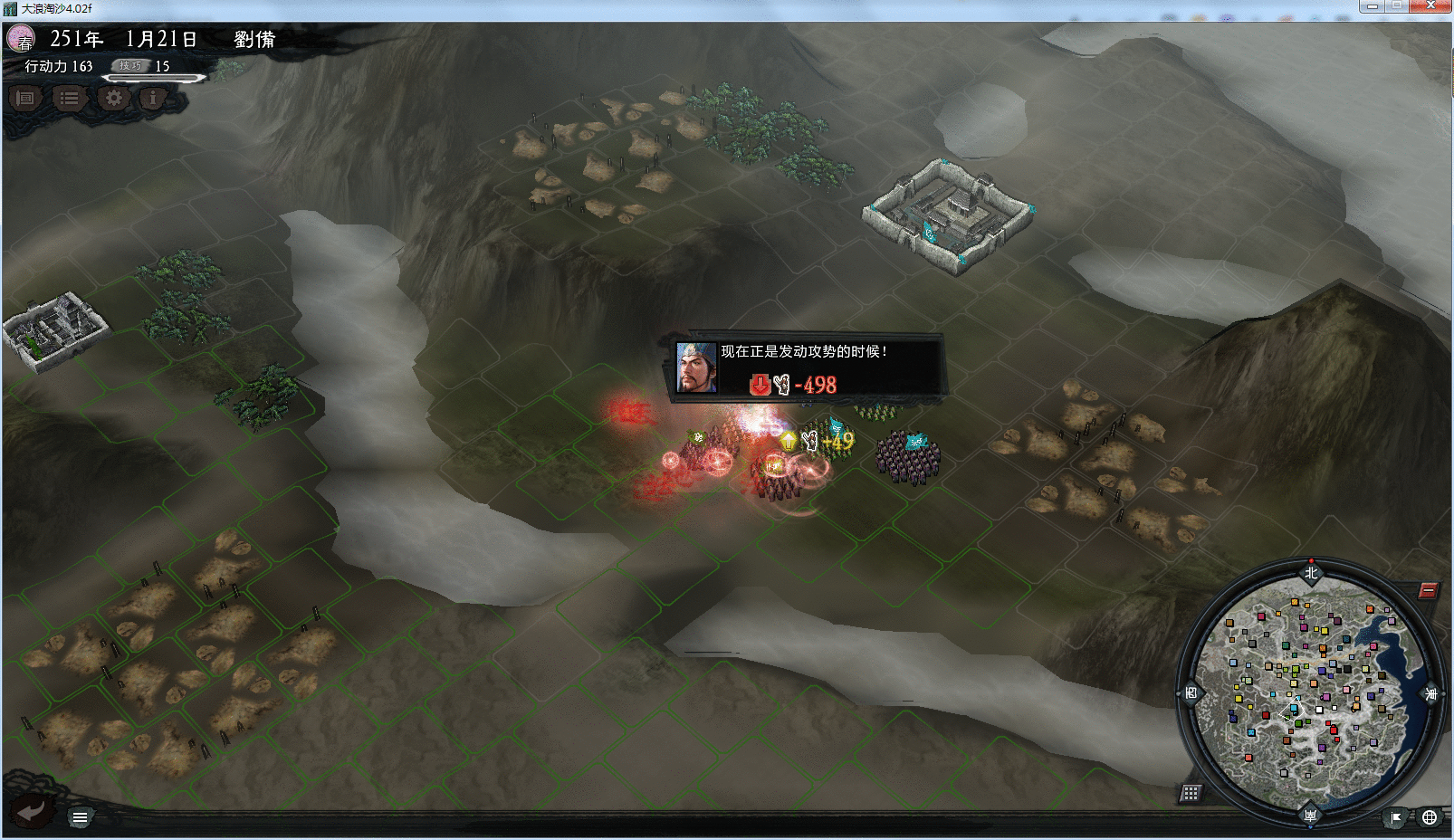
Task: Show the information panel
Action: (153, 98)
